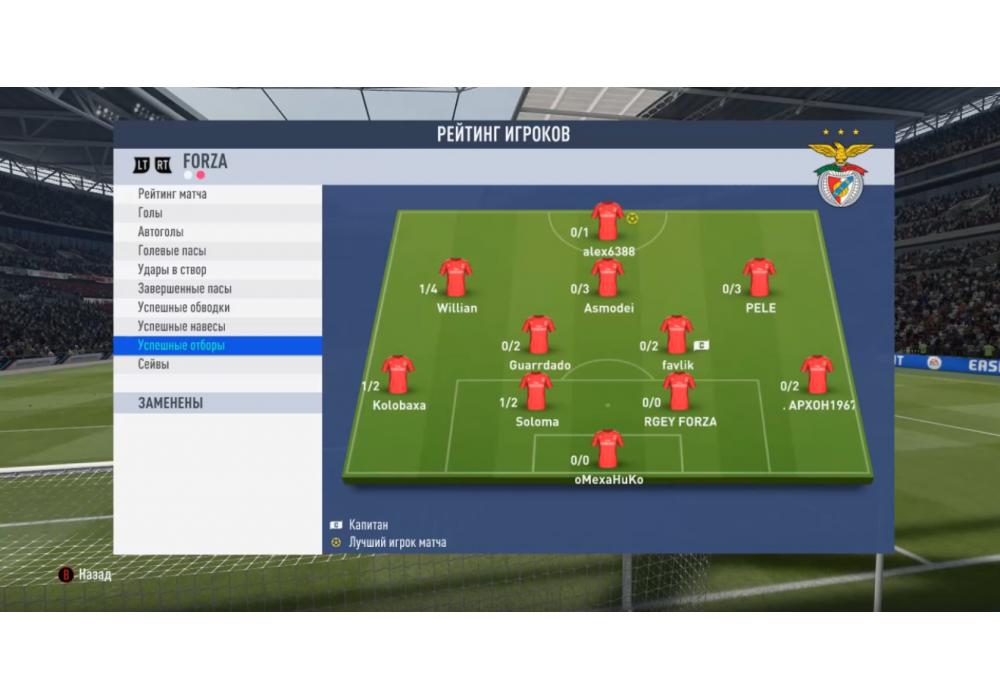Choose player PELE on the pitch

[760, 278]
